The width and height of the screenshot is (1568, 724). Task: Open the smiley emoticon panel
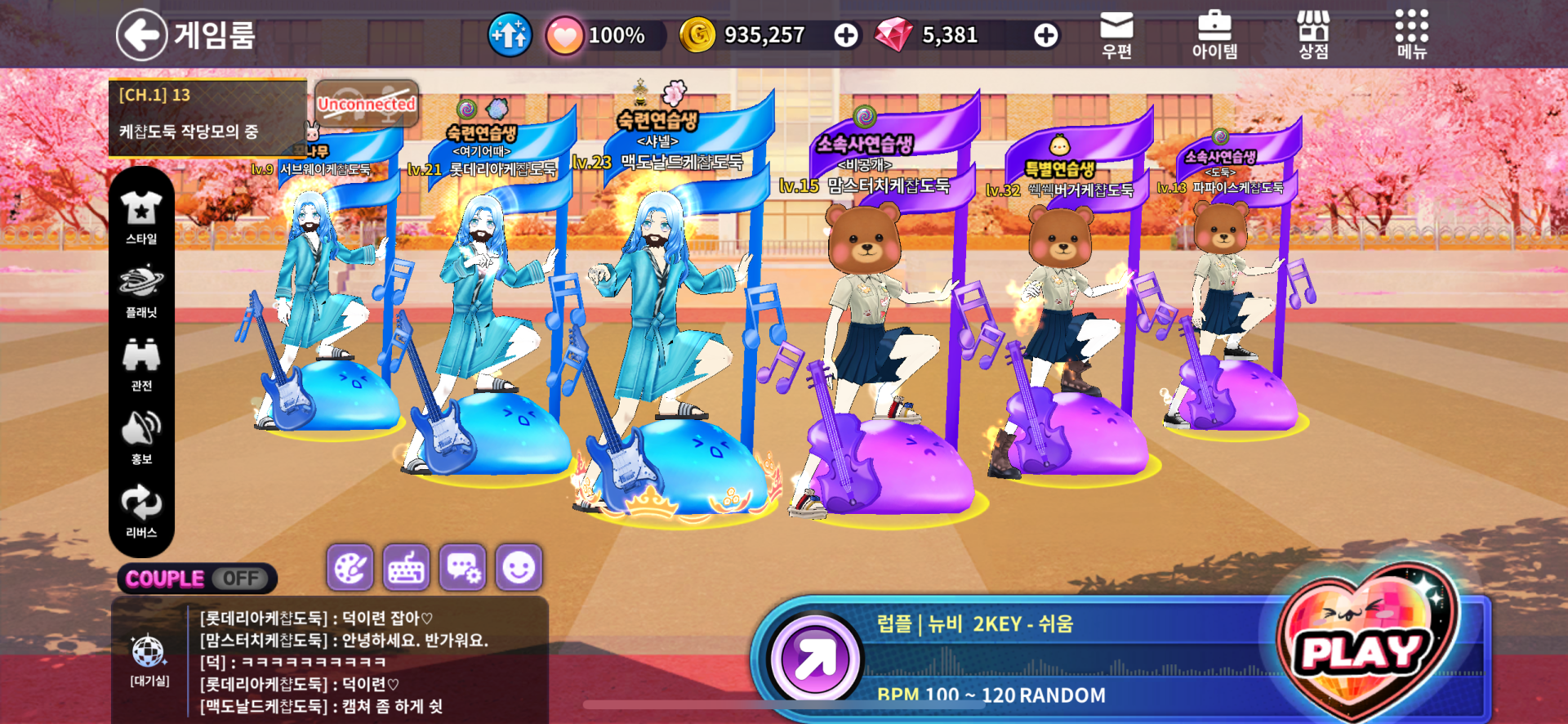pos(519,567)
